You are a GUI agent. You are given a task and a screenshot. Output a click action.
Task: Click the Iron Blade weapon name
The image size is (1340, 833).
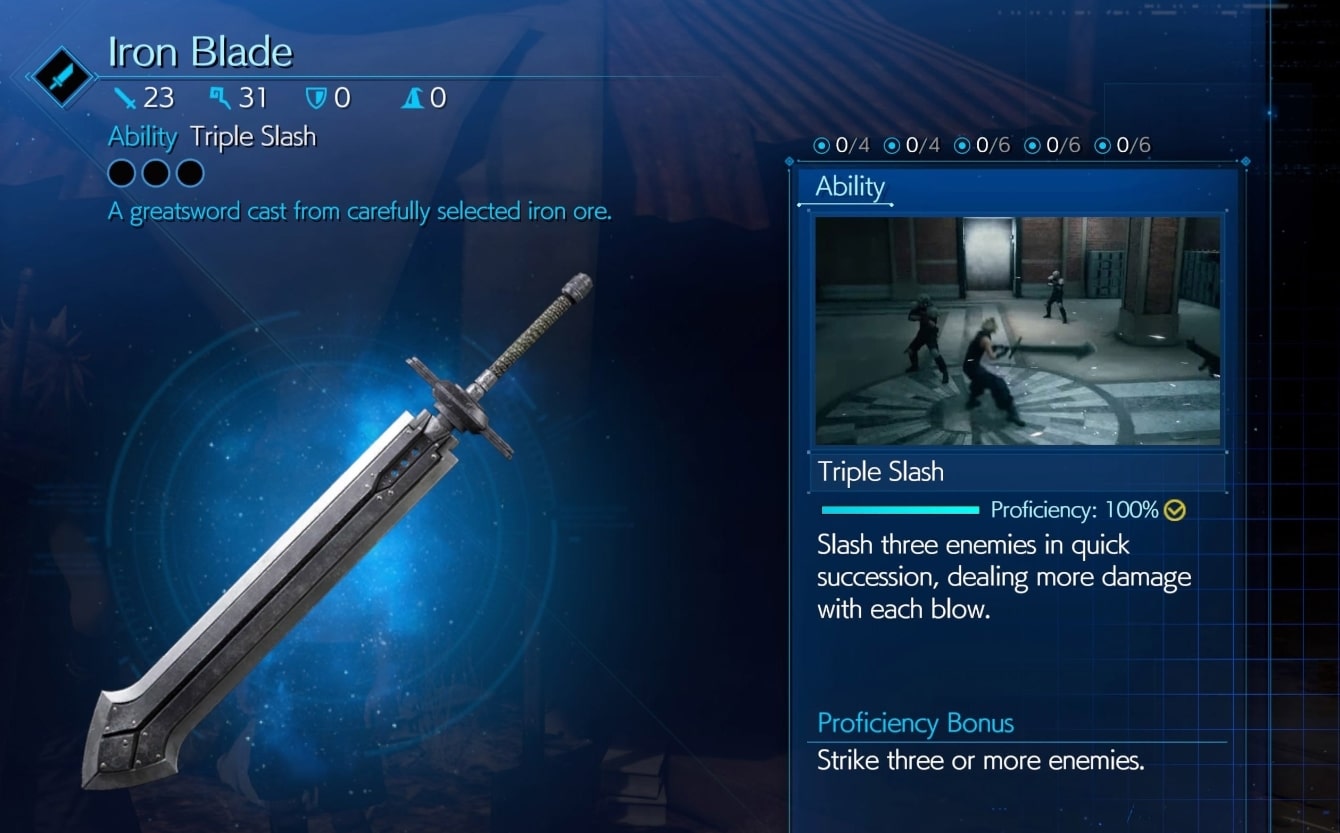pos(199,50)
